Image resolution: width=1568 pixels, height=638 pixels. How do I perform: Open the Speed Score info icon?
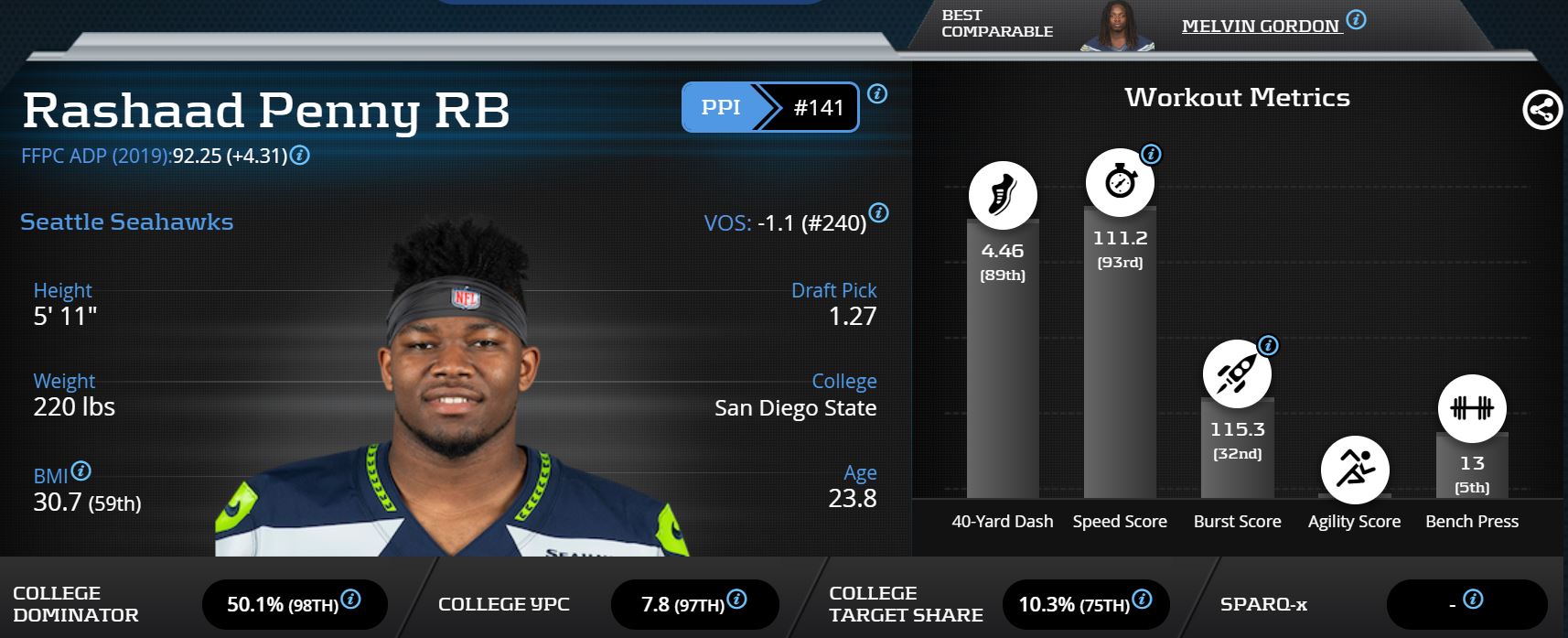tap(1152, 154)
